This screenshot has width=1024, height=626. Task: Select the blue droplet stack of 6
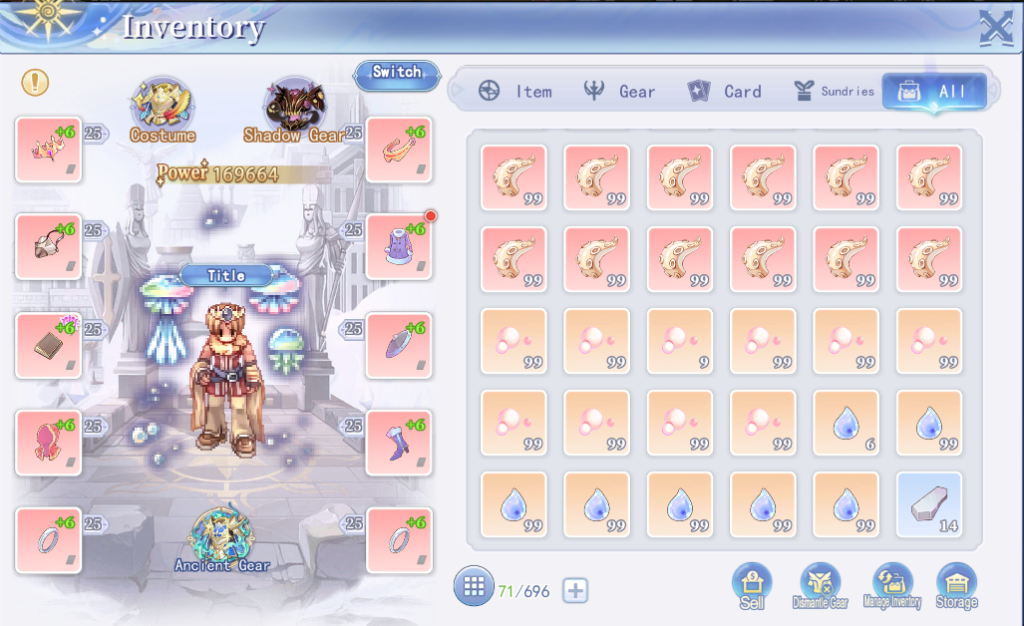846,423
